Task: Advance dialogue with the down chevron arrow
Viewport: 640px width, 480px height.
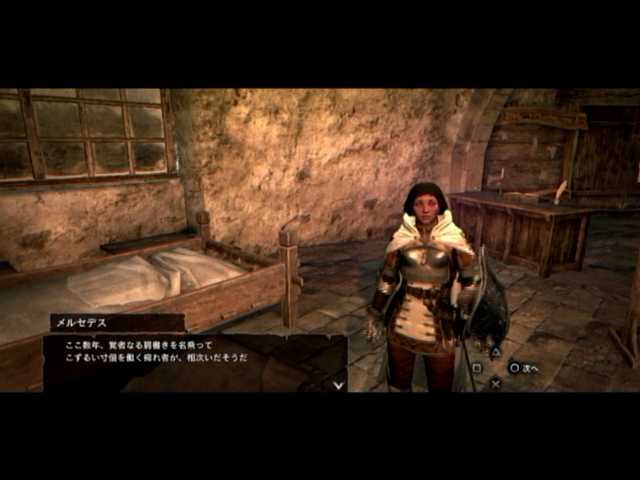Action: (x=338, y=384)
